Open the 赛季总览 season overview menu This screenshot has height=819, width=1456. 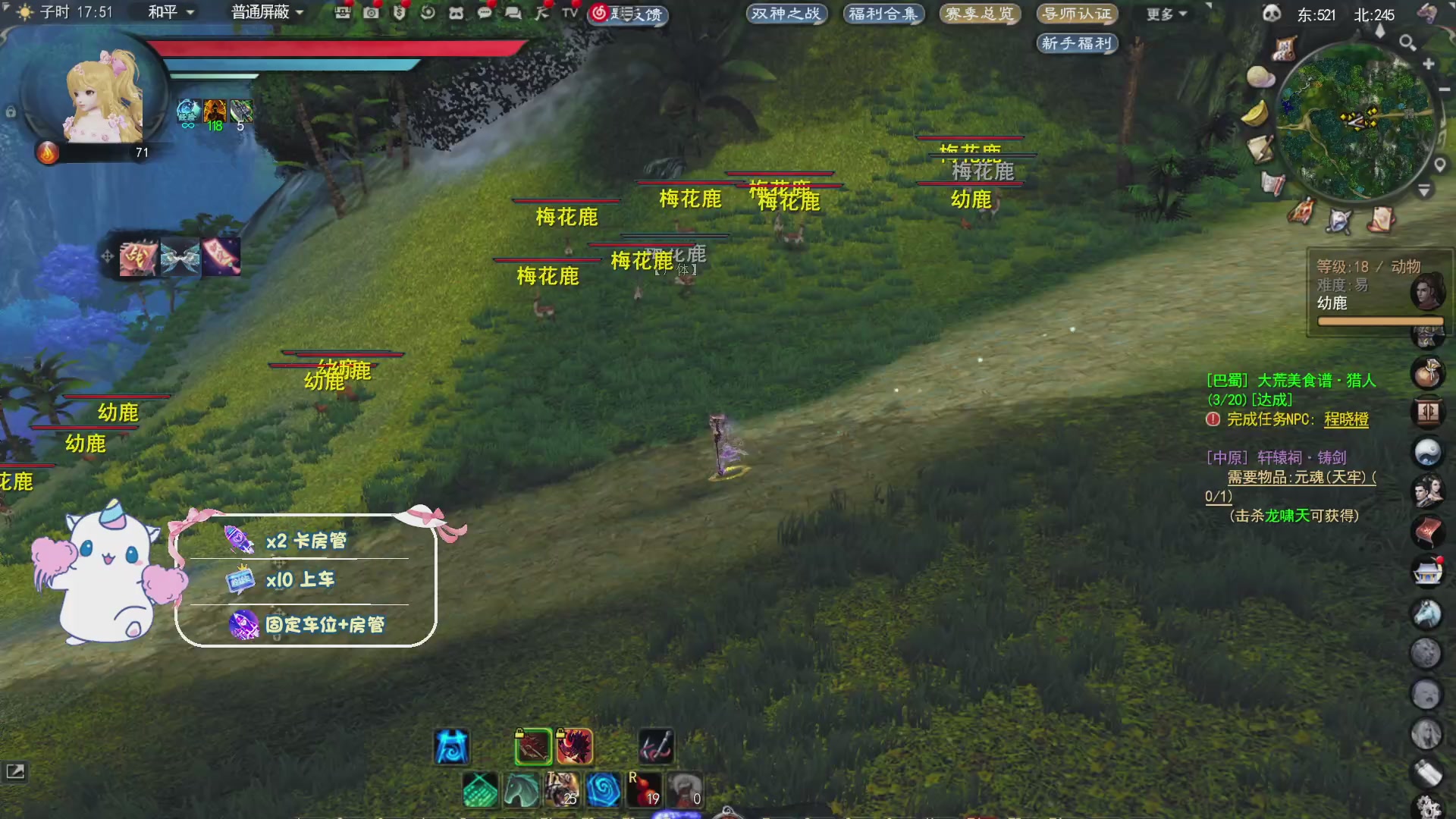[980, 13]
